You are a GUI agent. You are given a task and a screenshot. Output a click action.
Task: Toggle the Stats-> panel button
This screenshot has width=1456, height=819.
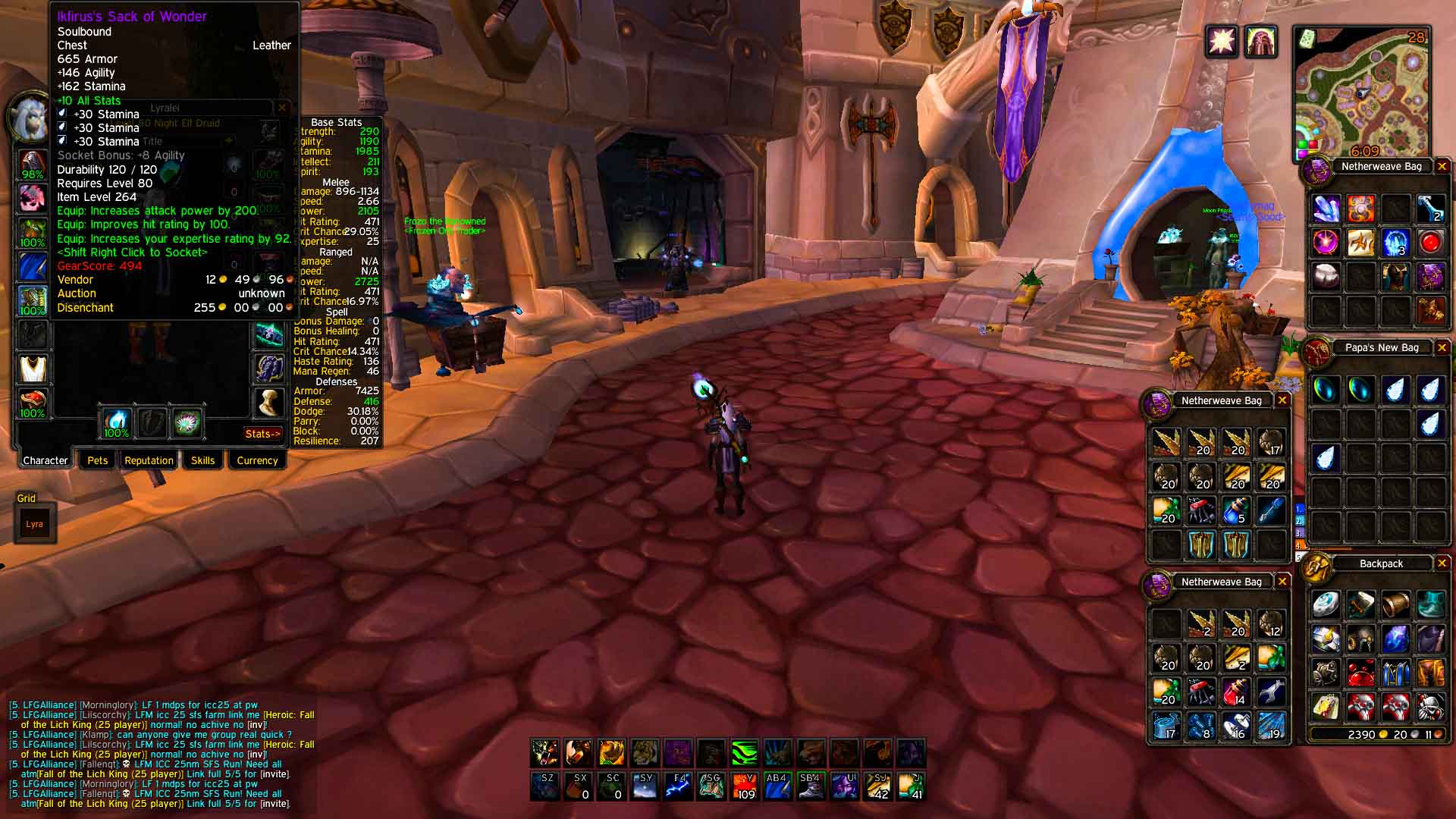point(262,434)
